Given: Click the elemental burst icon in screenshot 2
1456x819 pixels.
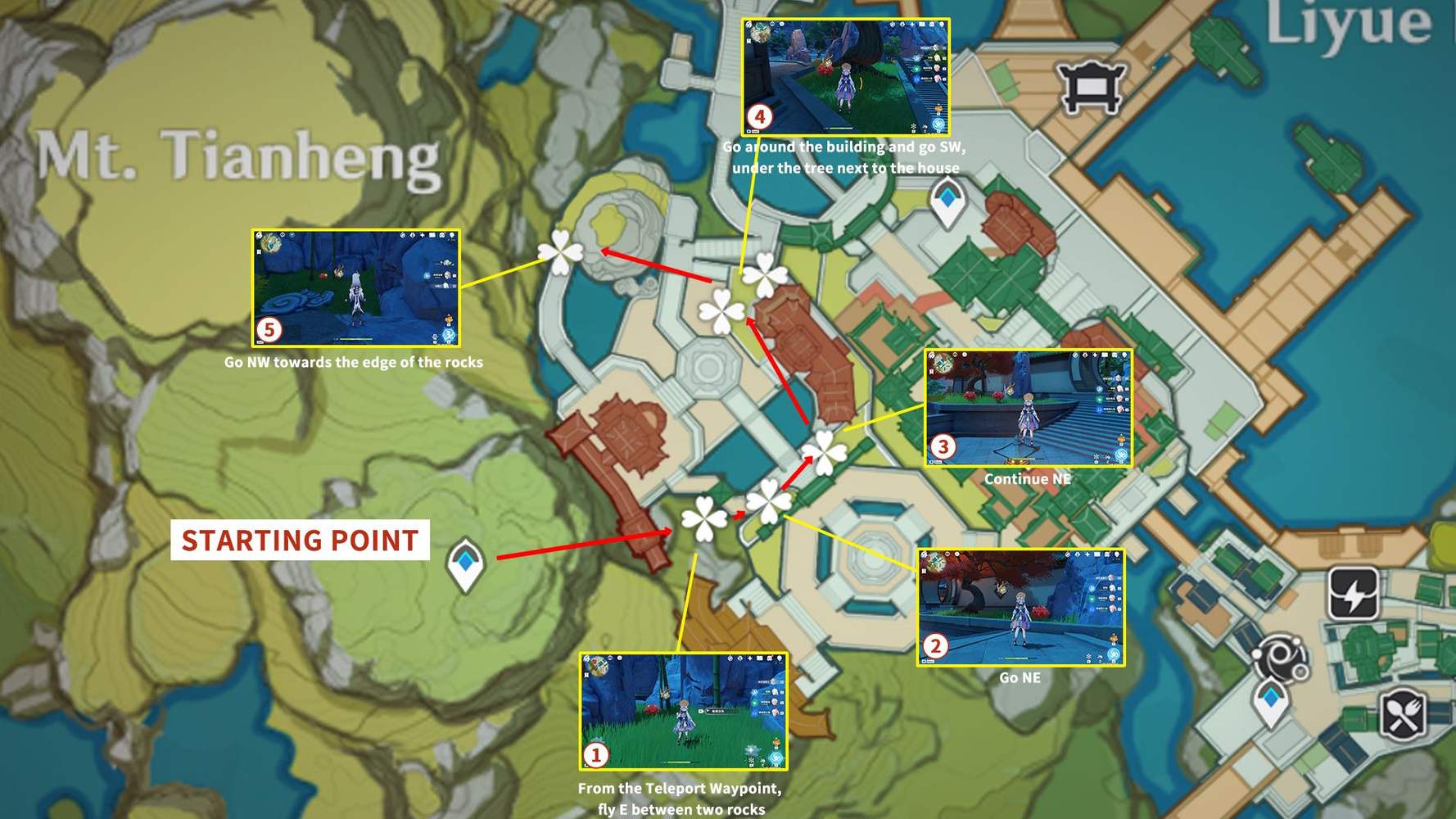Looking at the screenshot, I should (1112, 653).
